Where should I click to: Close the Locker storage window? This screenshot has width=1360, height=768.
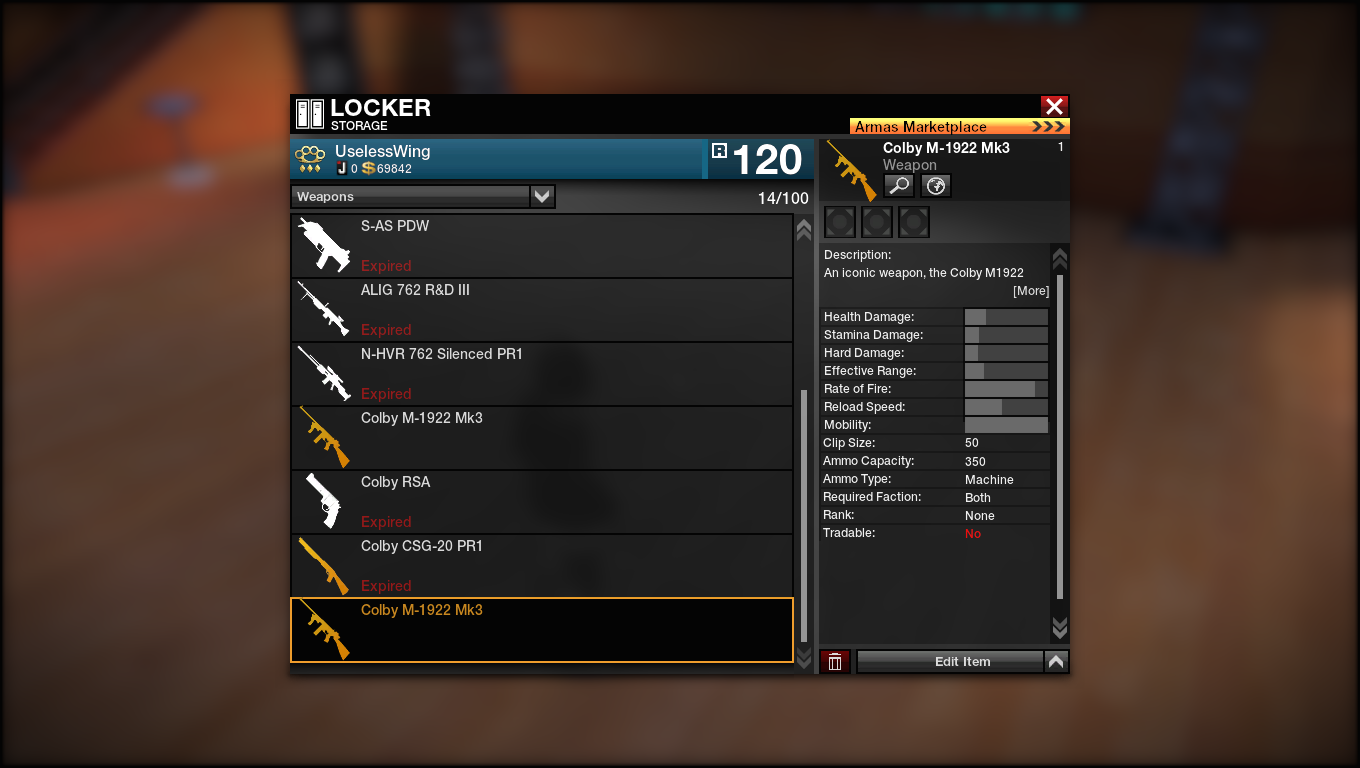pos(1054,106)
